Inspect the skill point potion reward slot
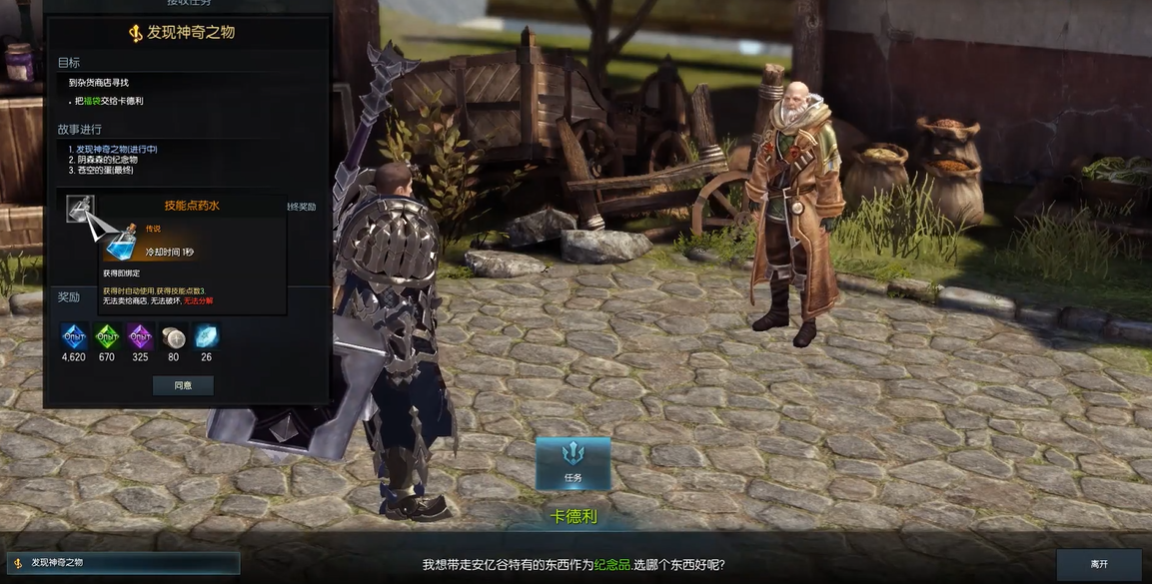 81,209
